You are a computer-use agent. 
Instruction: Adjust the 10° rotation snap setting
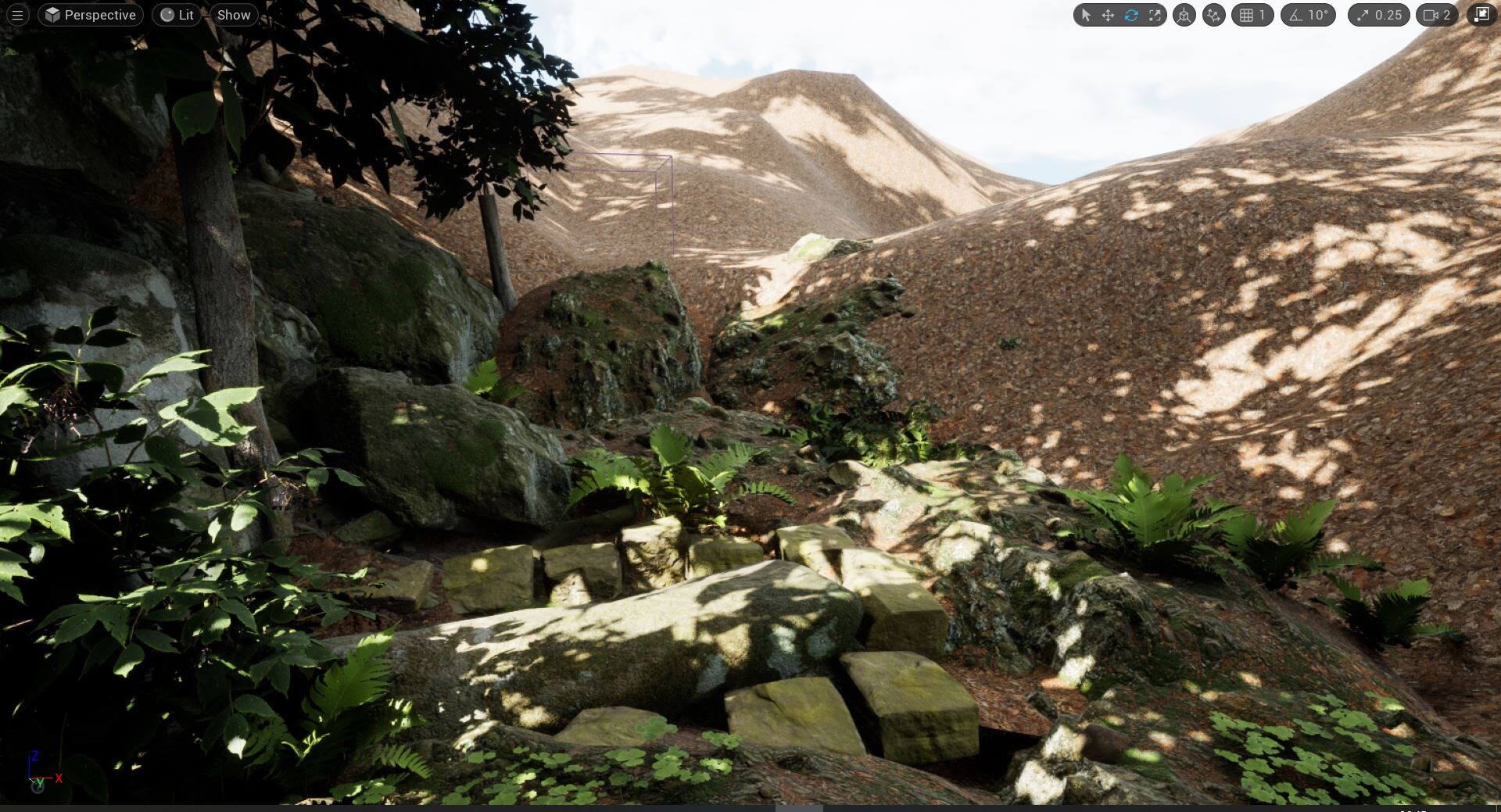(1309, 15)
